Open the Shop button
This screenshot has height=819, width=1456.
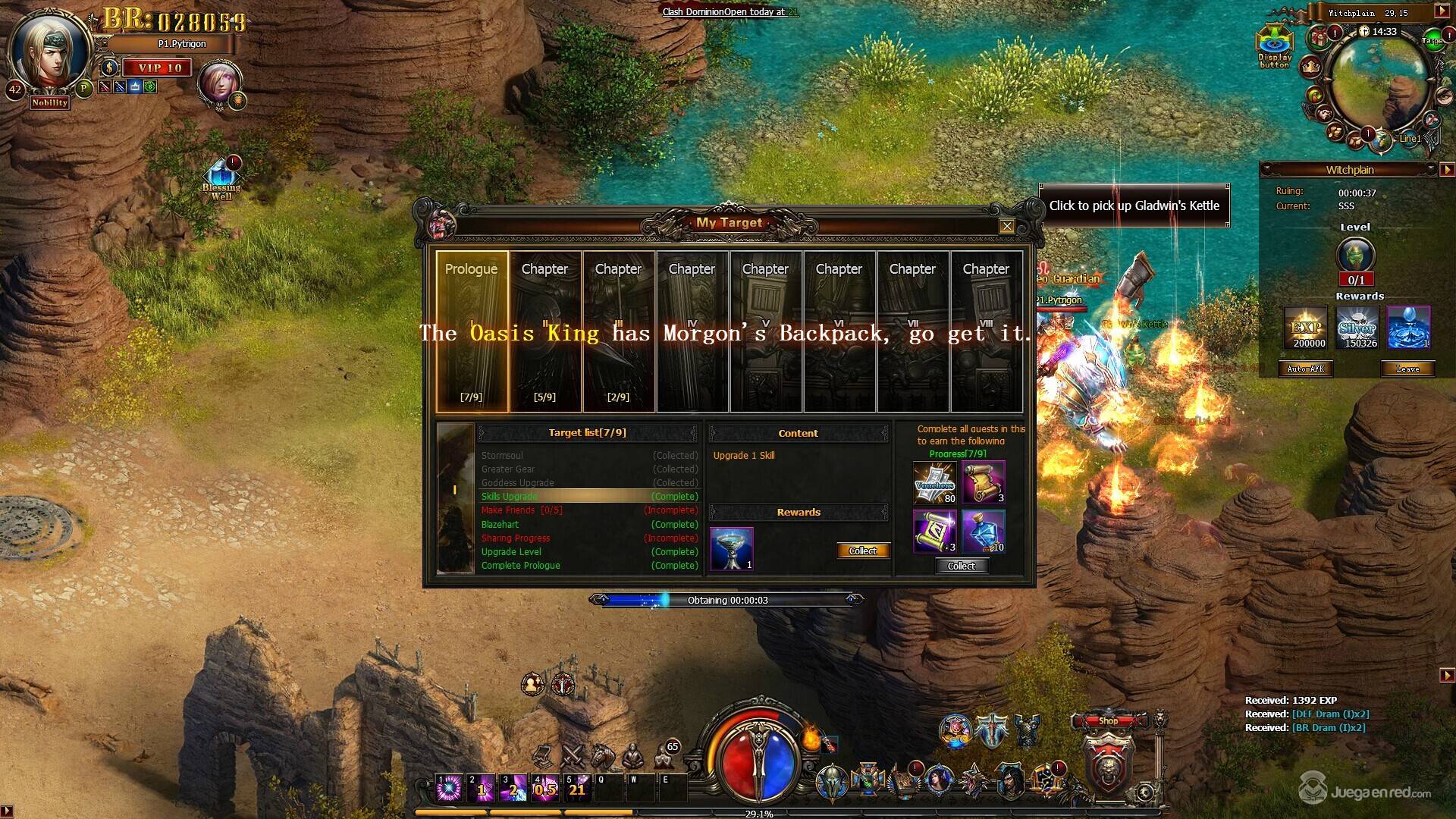click(1108, 721)
